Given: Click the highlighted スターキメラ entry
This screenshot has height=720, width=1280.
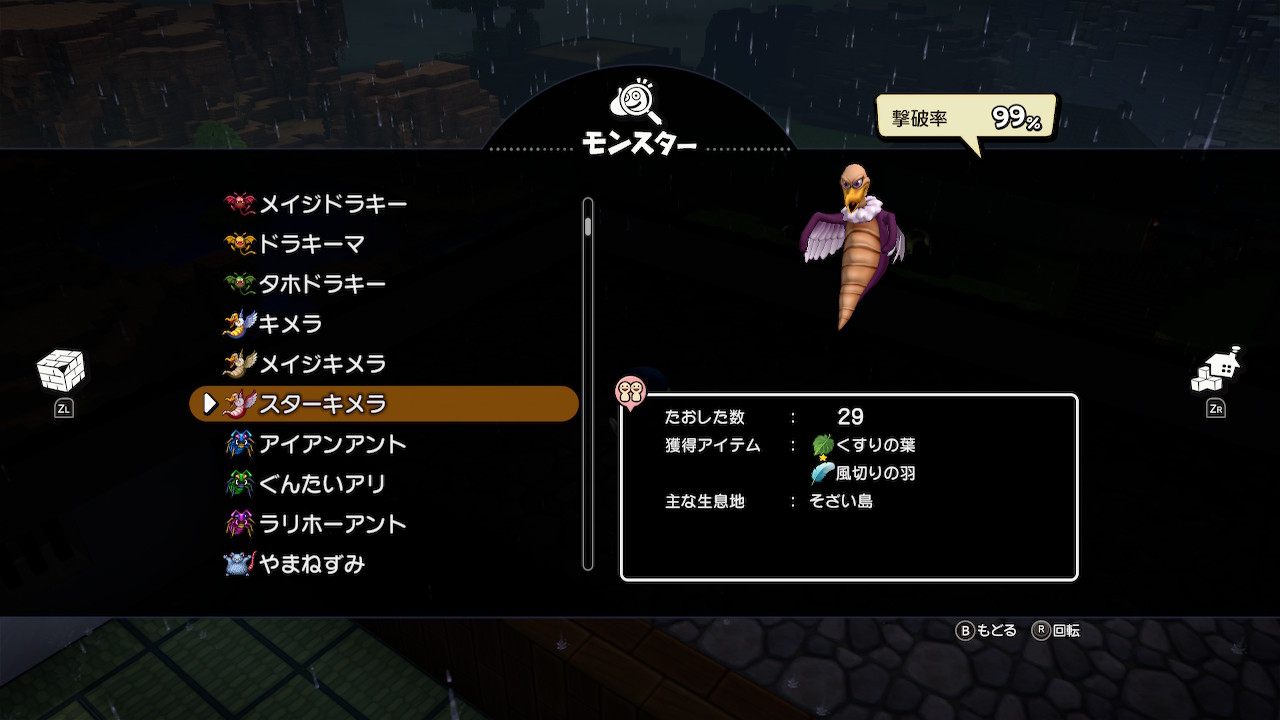Looking at the screenshot, I should tap(384, 404).
